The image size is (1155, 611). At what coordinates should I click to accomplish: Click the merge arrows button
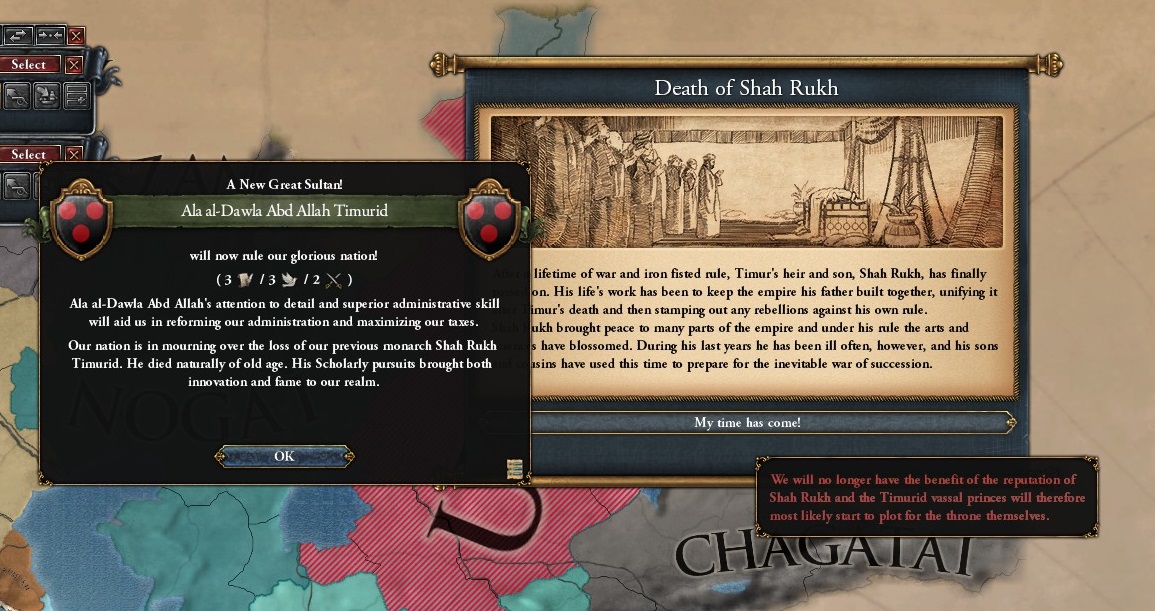pos(49,35)
